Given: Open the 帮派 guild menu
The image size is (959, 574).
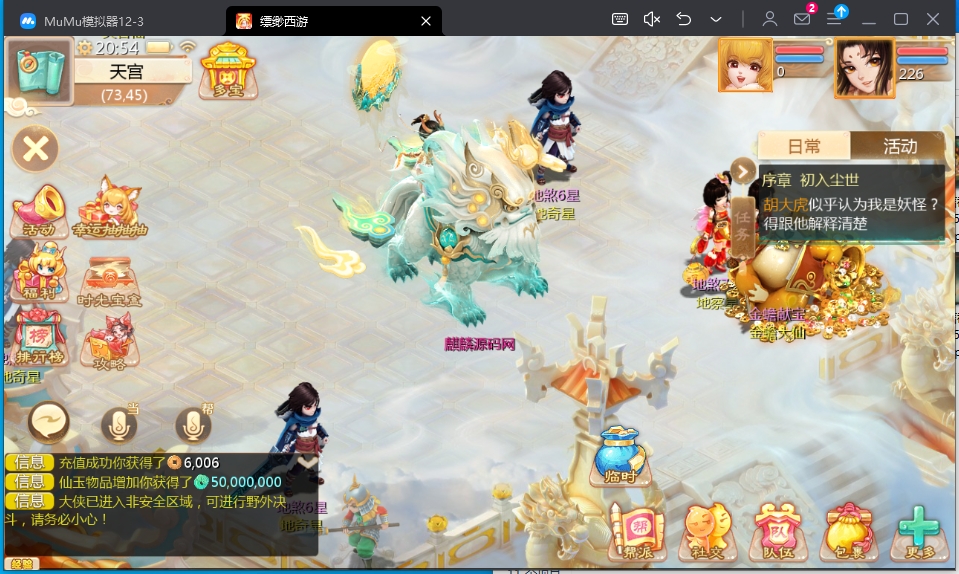Looking at the screenshot, I should 632,531.
